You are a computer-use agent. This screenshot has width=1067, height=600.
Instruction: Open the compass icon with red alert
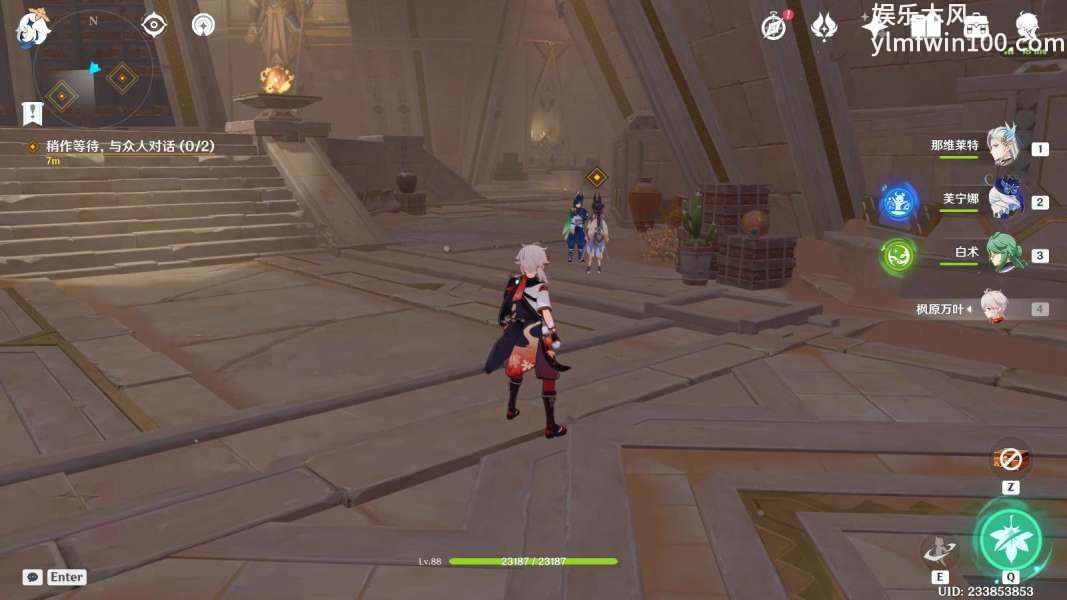[774, 27]
